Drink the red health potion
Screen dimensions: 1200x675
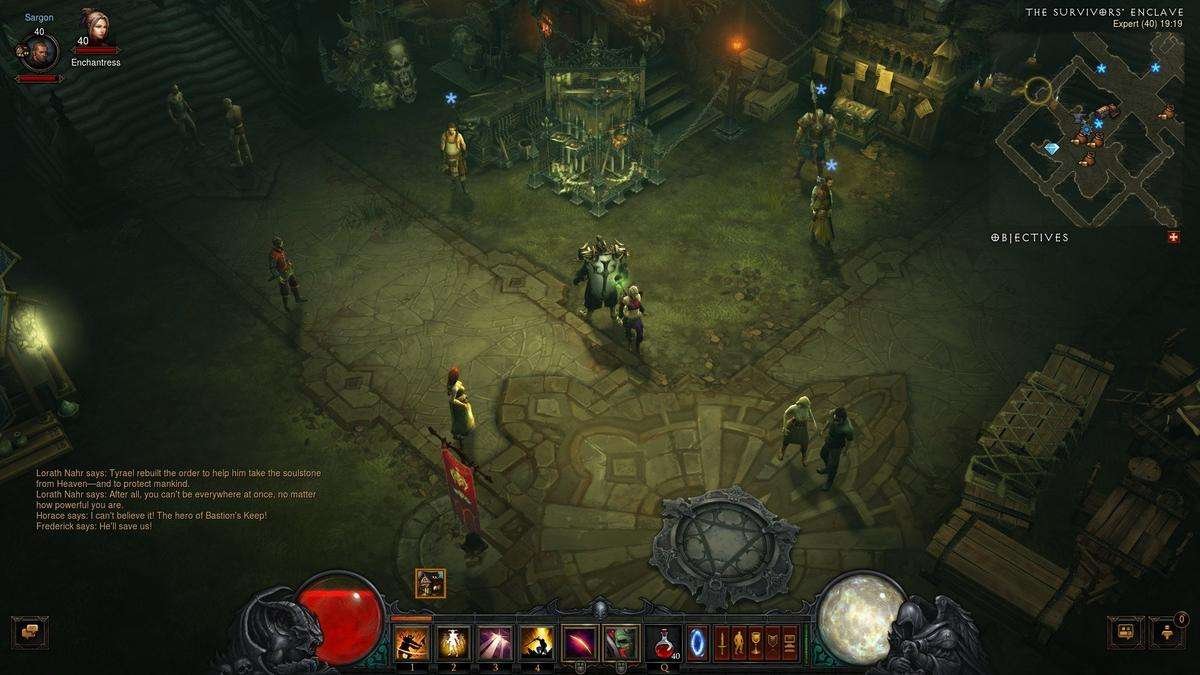click(663, 642)
